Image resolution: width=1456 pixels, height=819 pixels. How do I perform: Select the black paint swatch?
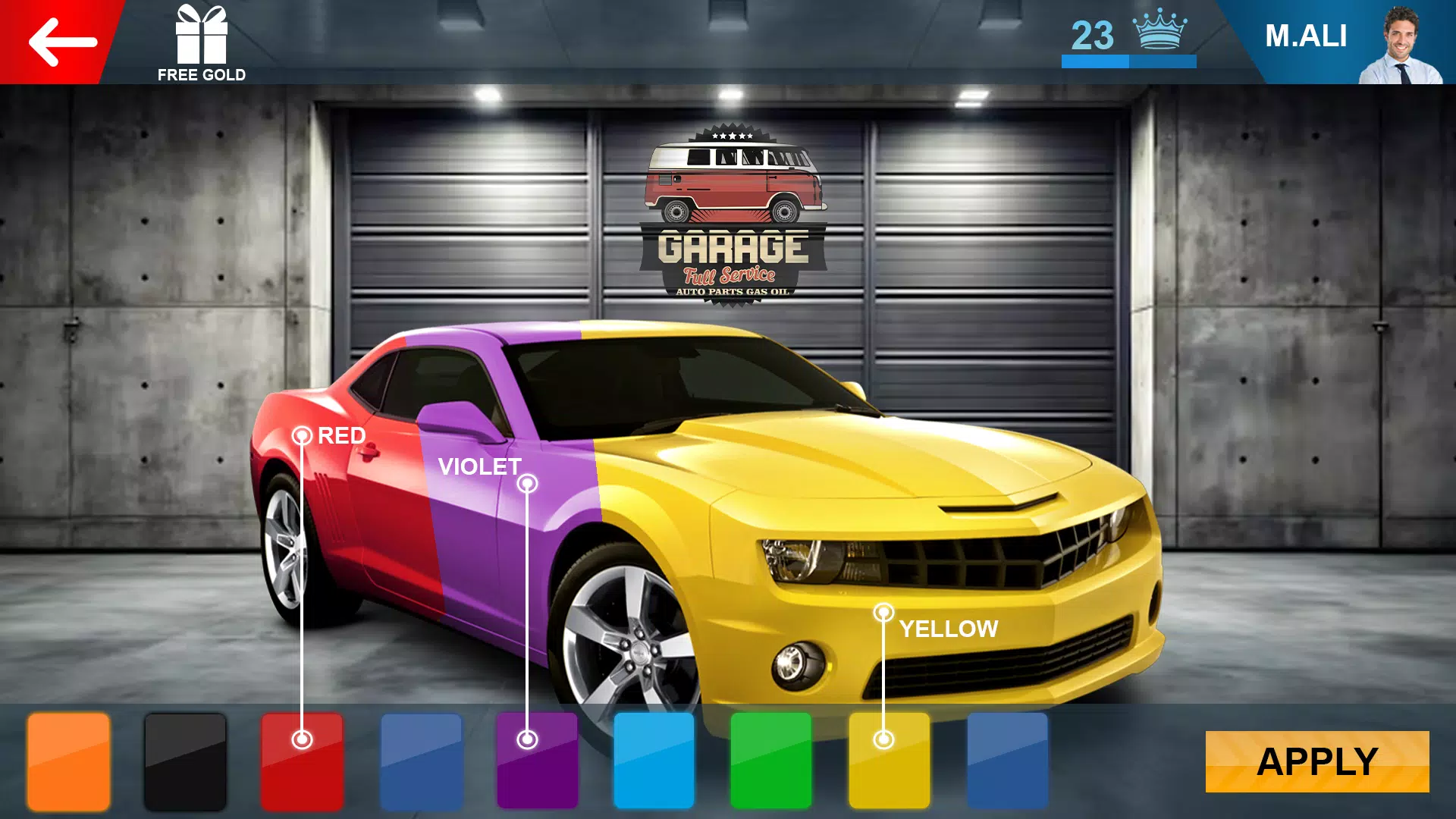[185, 761]
